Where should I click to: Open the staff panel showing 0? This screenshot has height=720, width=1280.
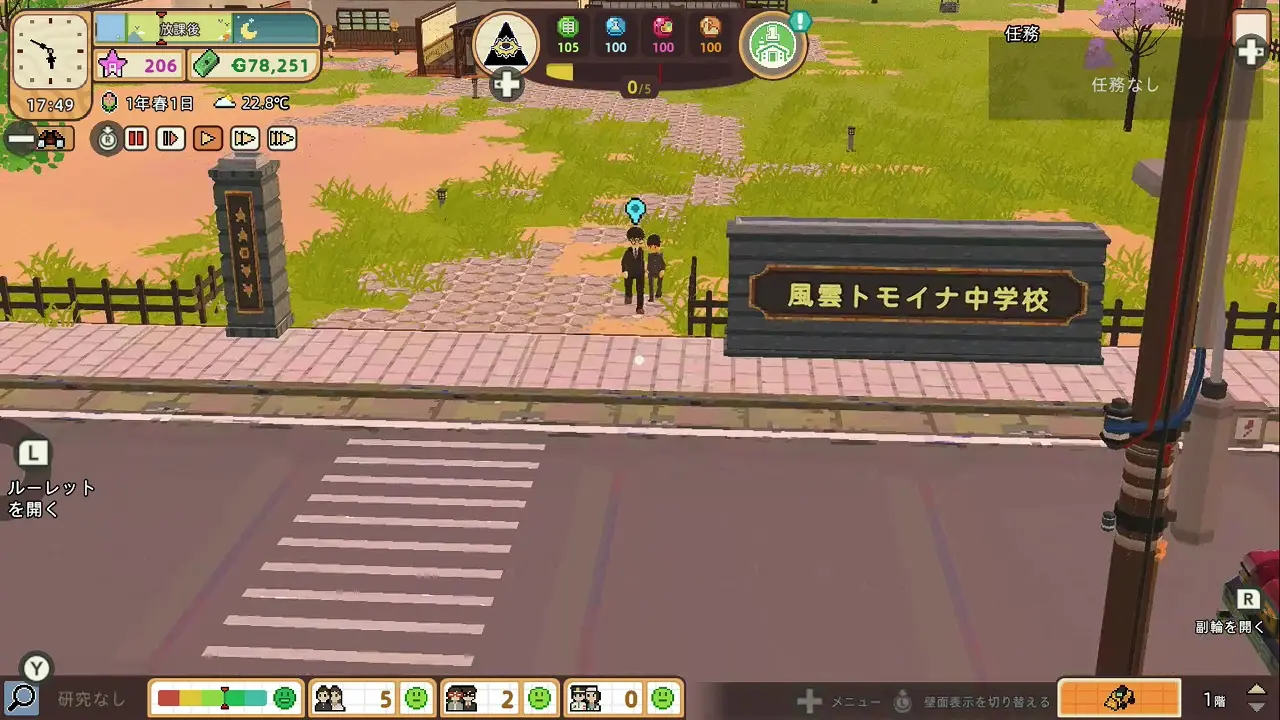[622, 698]
